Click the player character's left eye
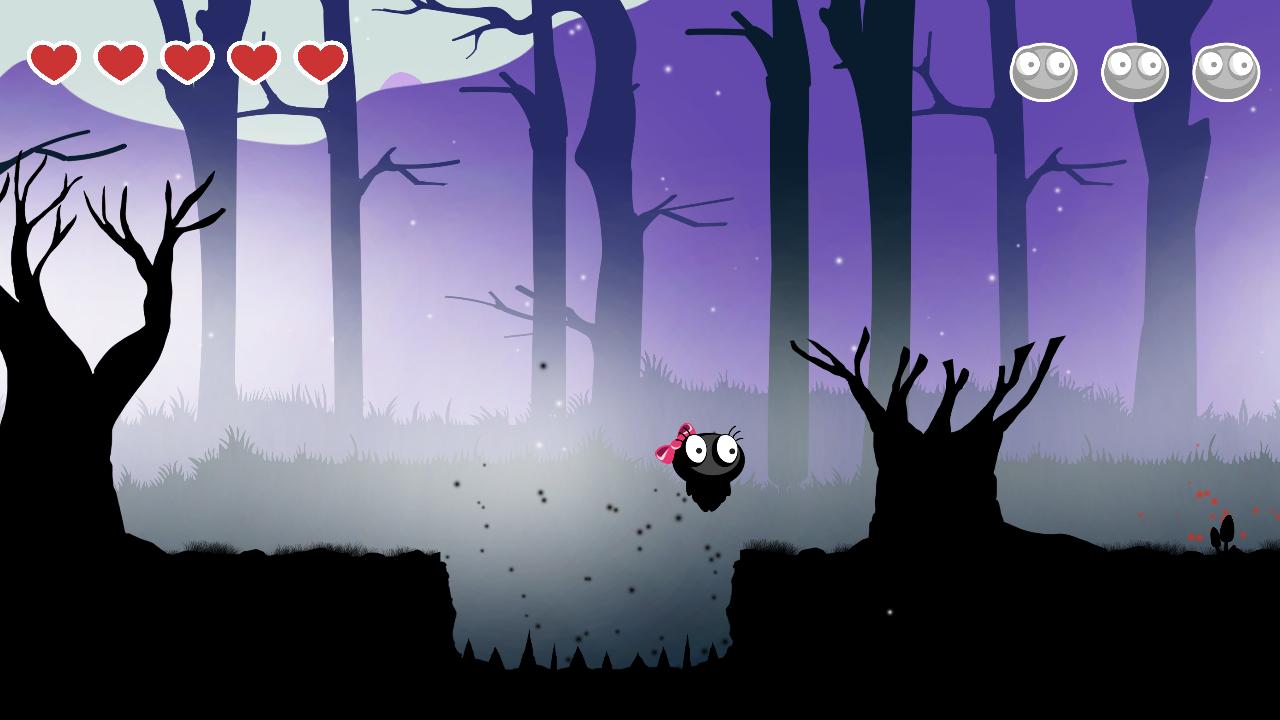This screenshot has height=720, width=1280. [696, 448]
